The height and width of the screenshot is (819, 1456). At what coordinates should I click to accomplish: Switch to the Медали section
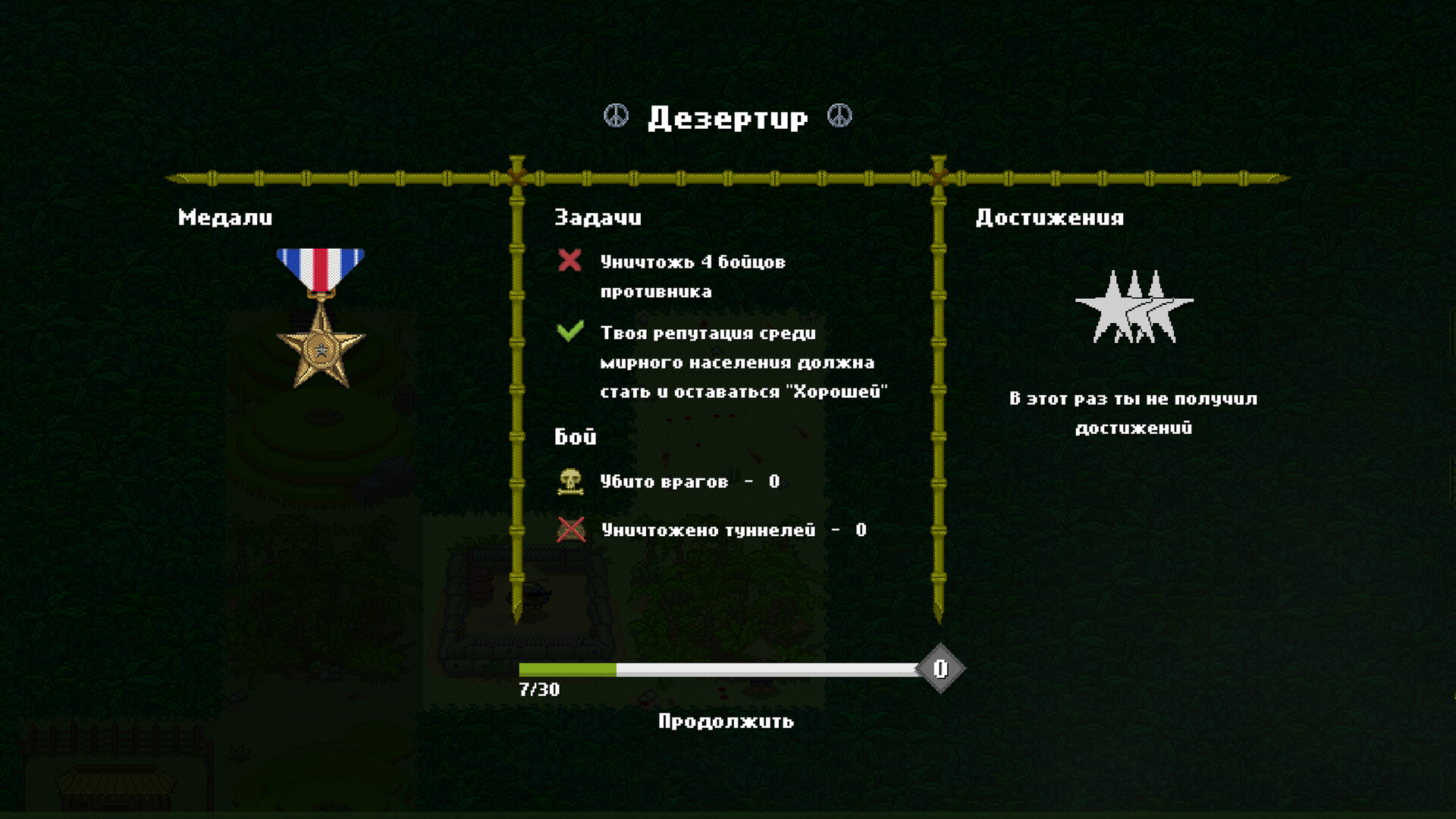coord(224,218)
